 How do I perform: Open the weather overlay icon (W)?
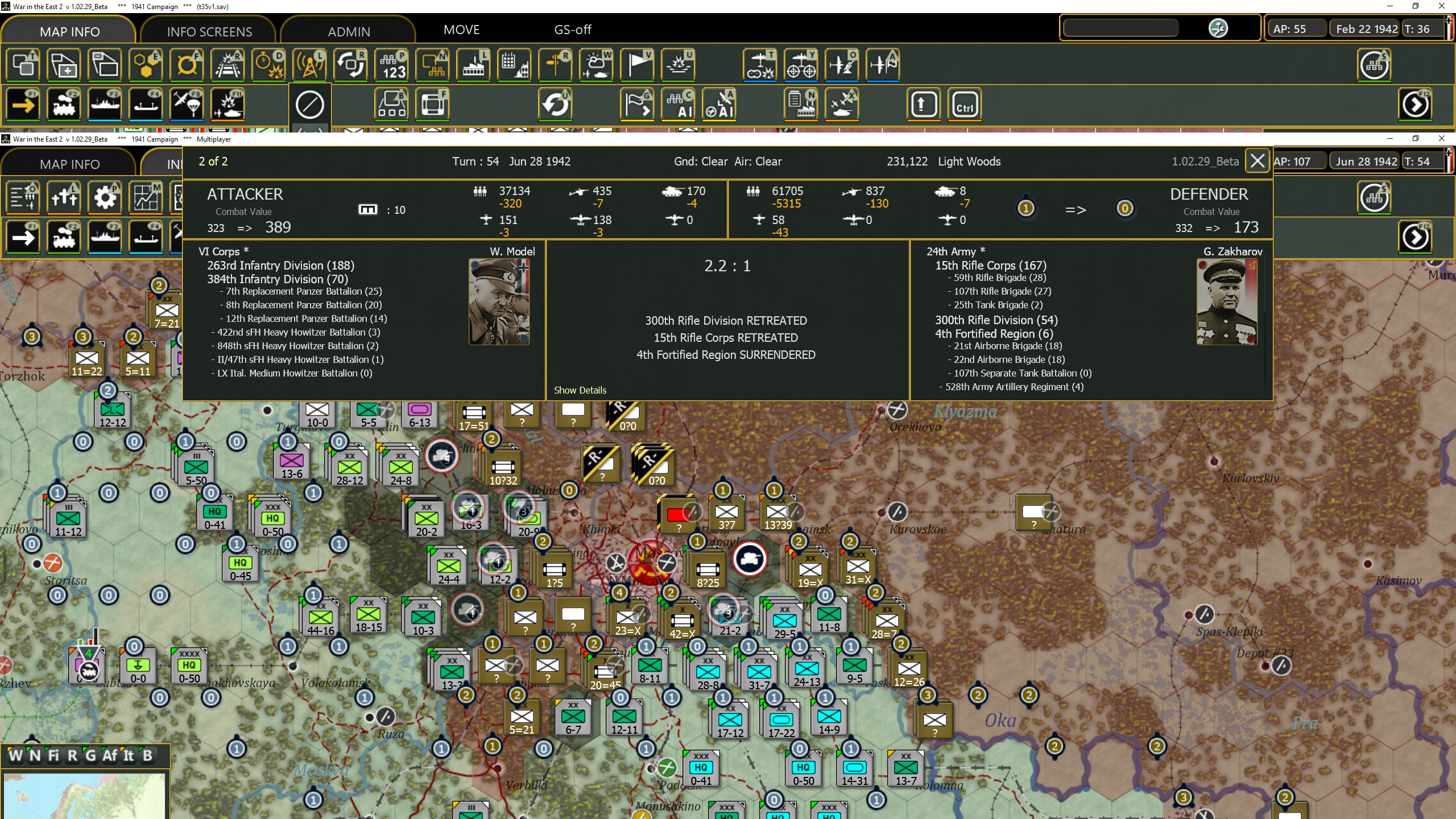click(595, 65)
